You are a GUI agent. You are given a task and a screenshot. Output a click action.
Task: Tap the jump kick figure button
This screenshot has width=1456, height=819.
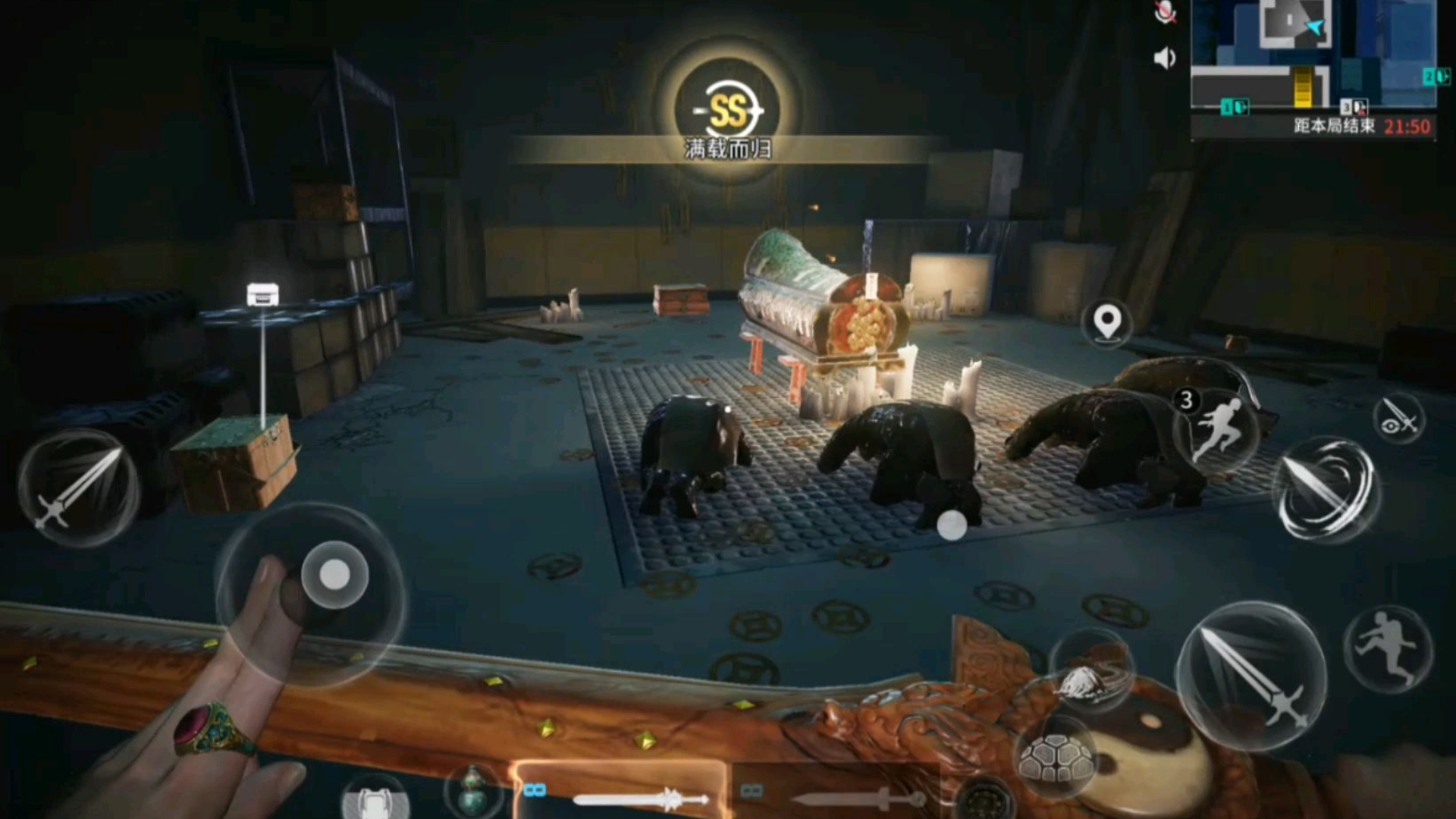(x=1388, y=648)
